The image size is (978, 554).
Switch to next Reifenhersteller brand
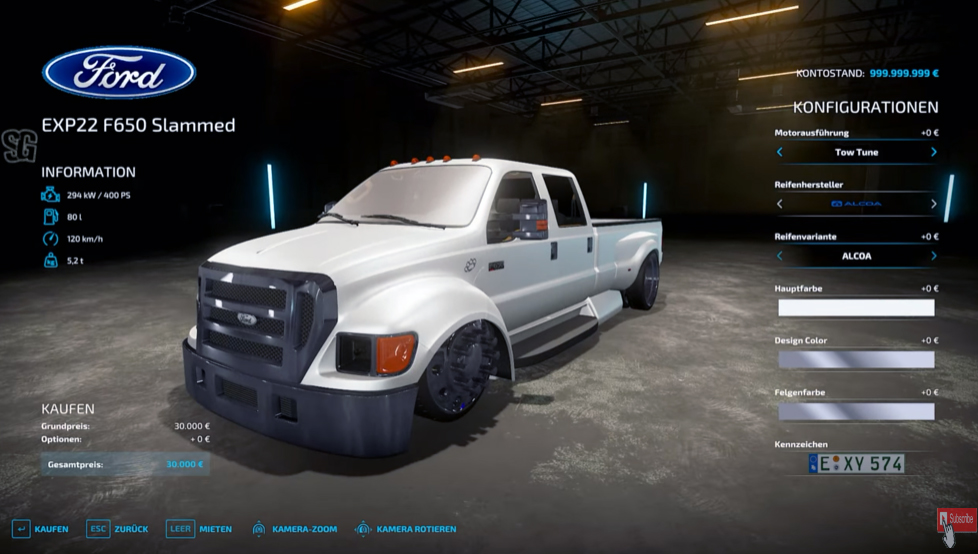[934, 204]
